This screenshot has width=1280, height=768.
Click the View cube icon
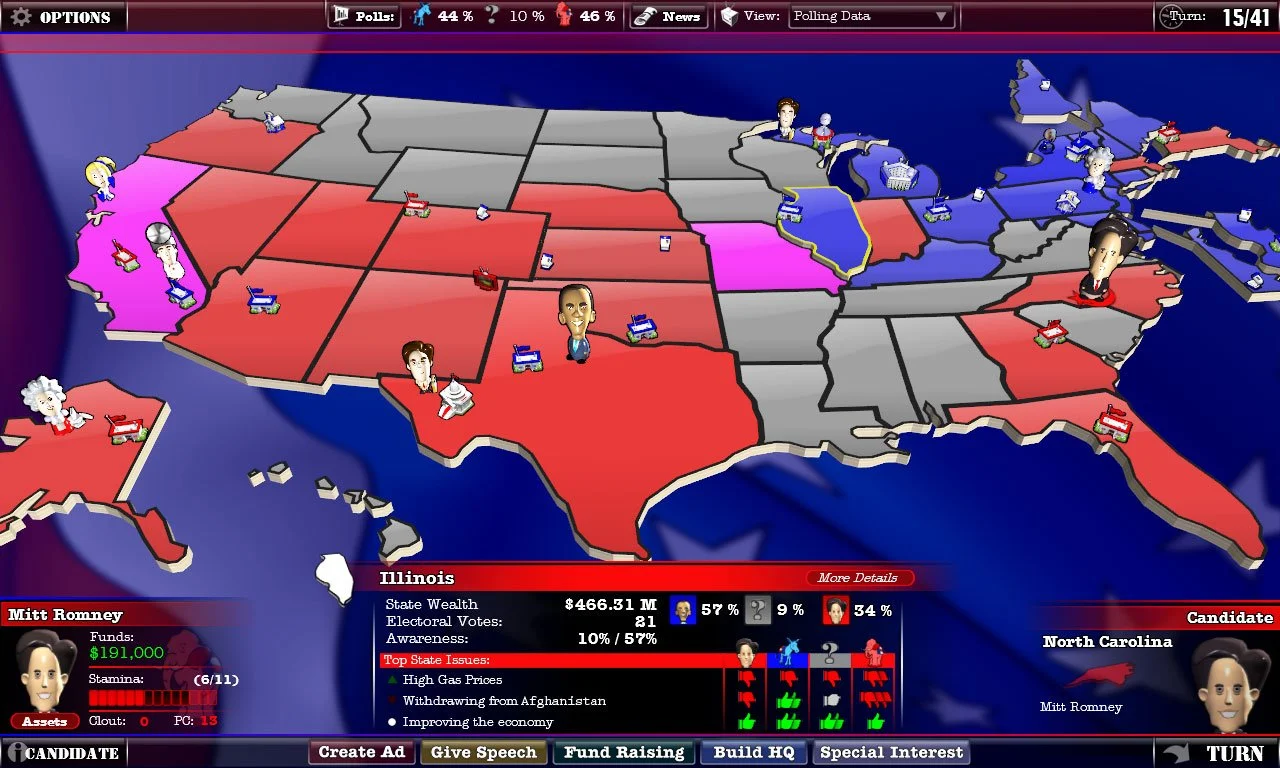click(x=728, y=16)
